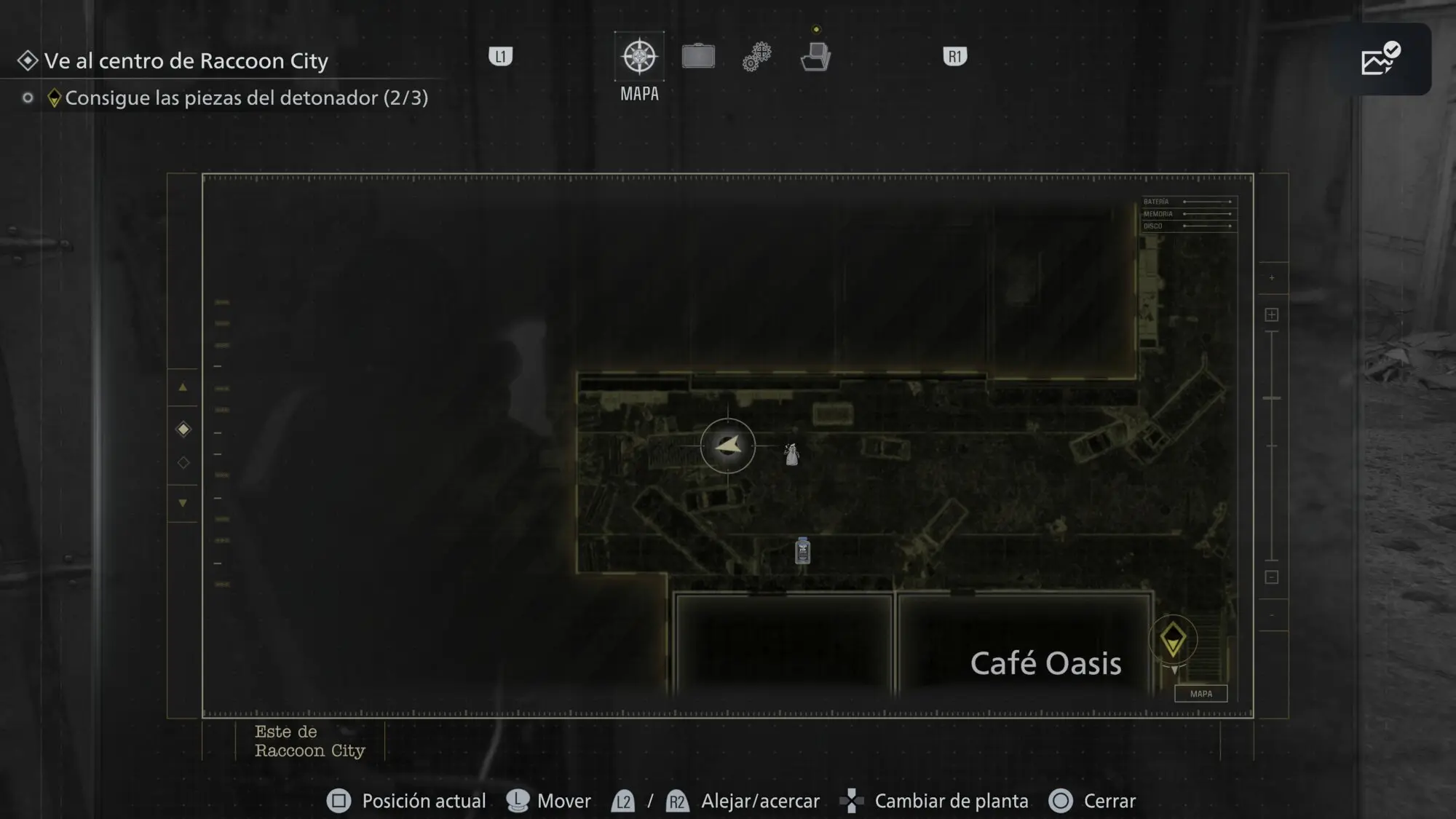The width and height of the screenshot is (1456, 819).
Task: Zoom in with the plus box button
Action: coord(1272,314)
